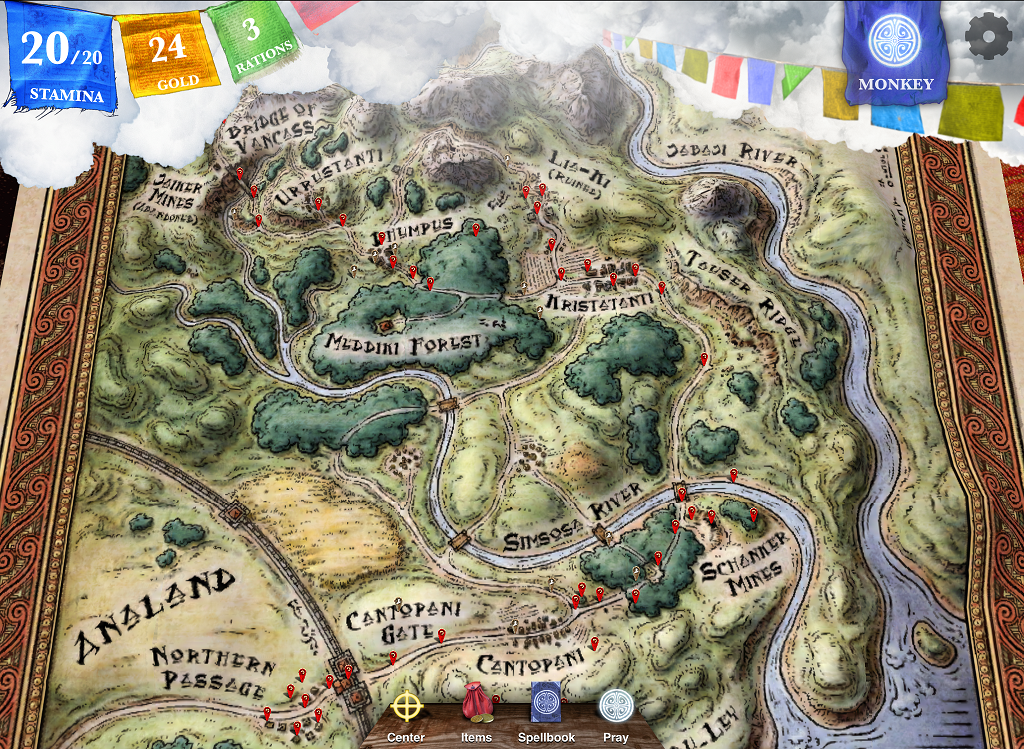Open the Spellbook
This screenshot has width=1024, height=749.
pos(546,704)
